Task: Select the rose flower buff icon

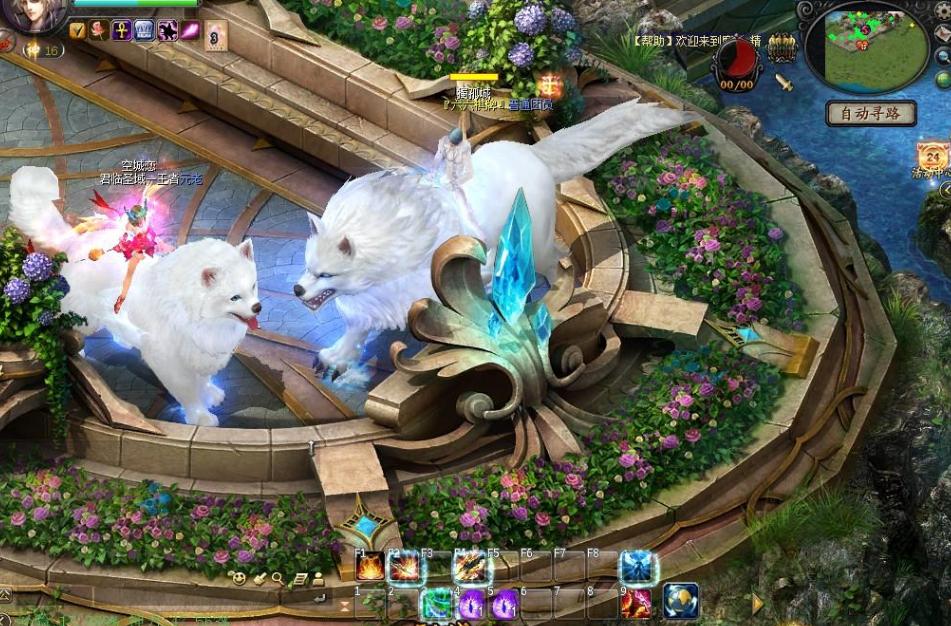Action: [99, 30]
